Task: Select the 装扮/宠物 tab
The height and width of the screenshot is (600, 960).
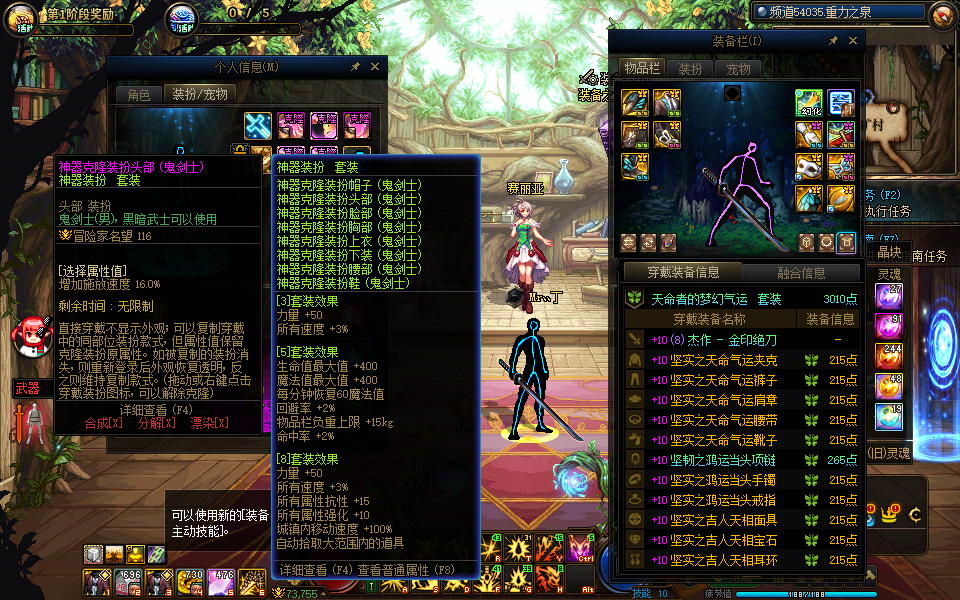Action: tap(200, 95)
